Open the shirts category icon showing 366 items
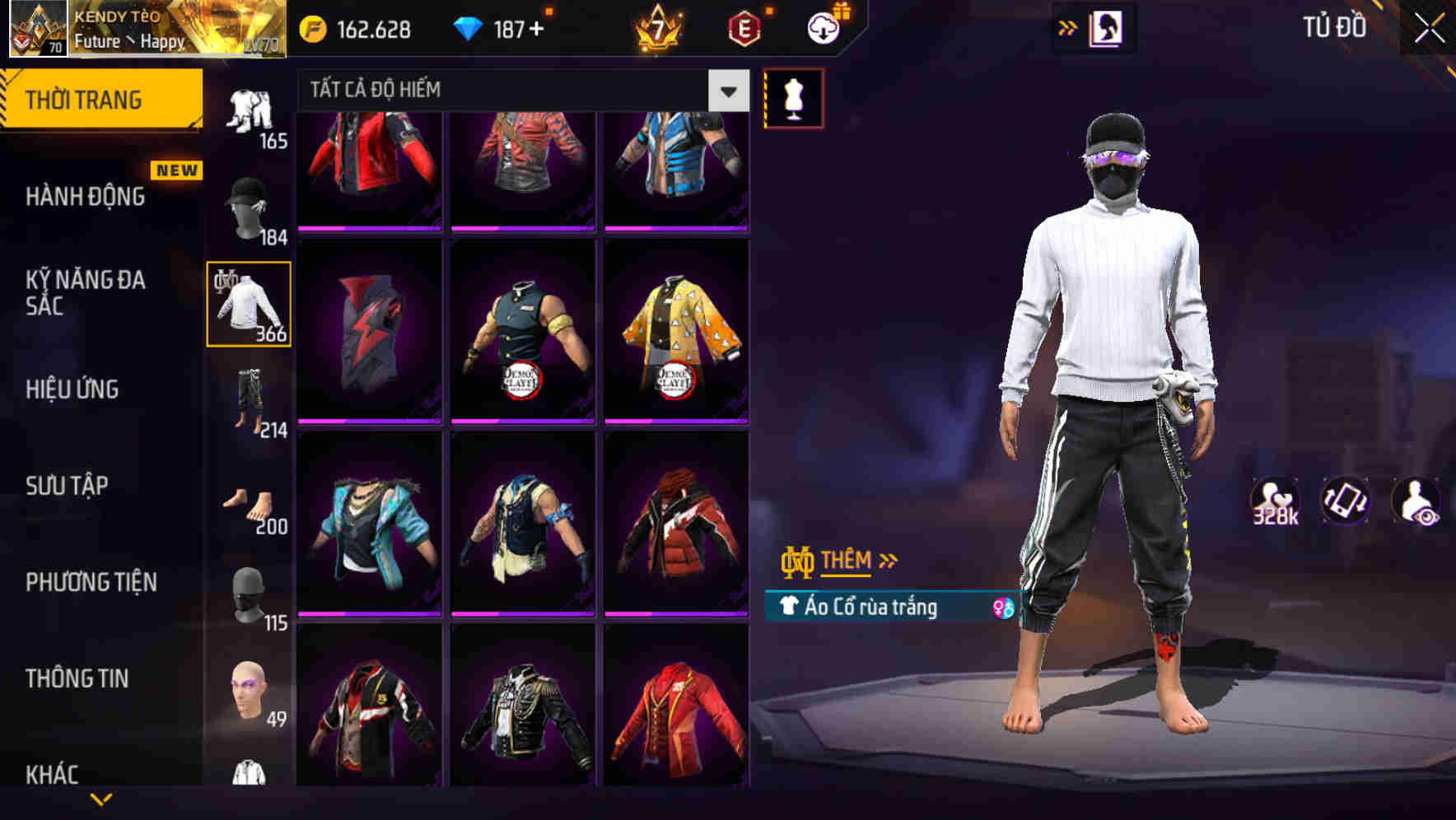The width and height of the screenshot is (1456, 820). (x=250, y=305)
